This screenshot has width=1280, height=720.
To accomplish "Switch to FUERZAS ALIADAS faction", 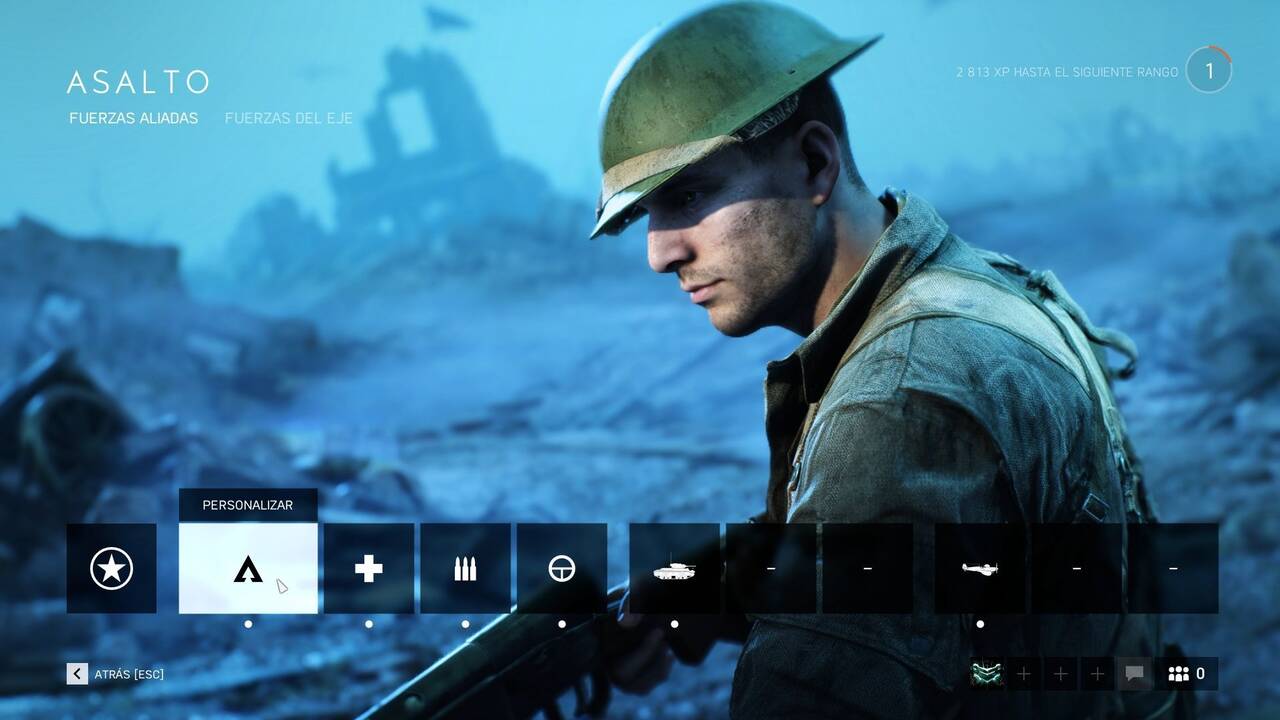I will click(133, 117).
